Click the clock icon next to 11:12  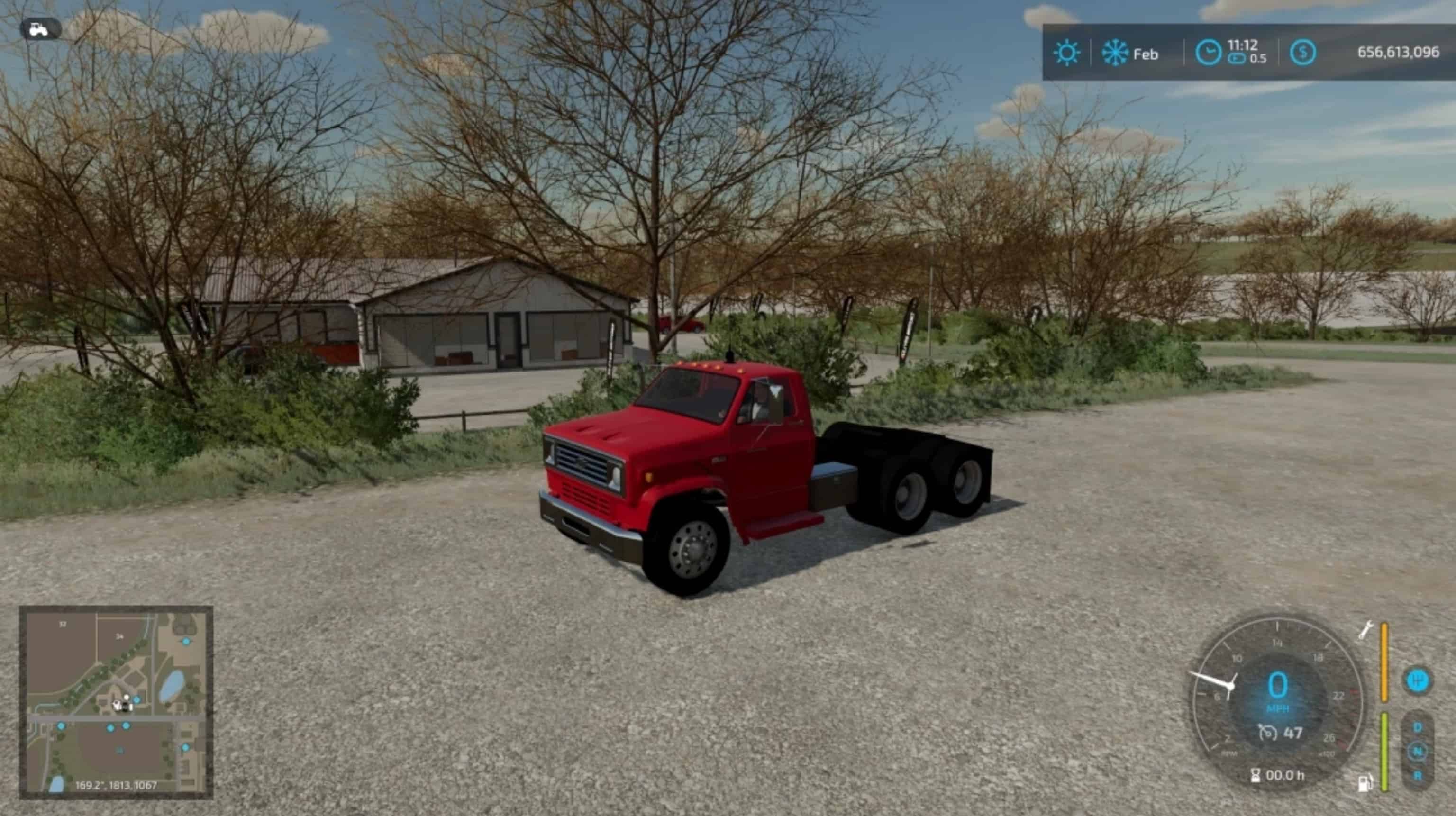point(1209,54)
